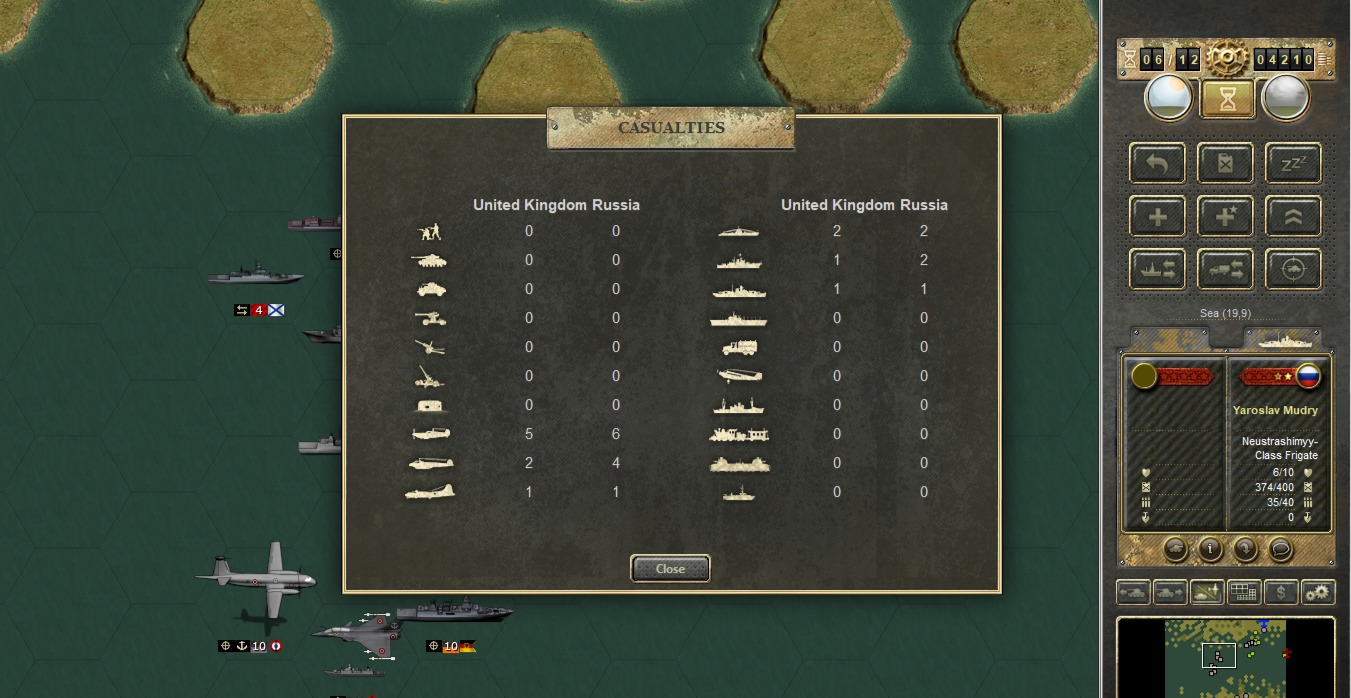Activate the tank crosshair button
The width and height of the screenshot is (1351, 698).
click(x=1293, y=269)
